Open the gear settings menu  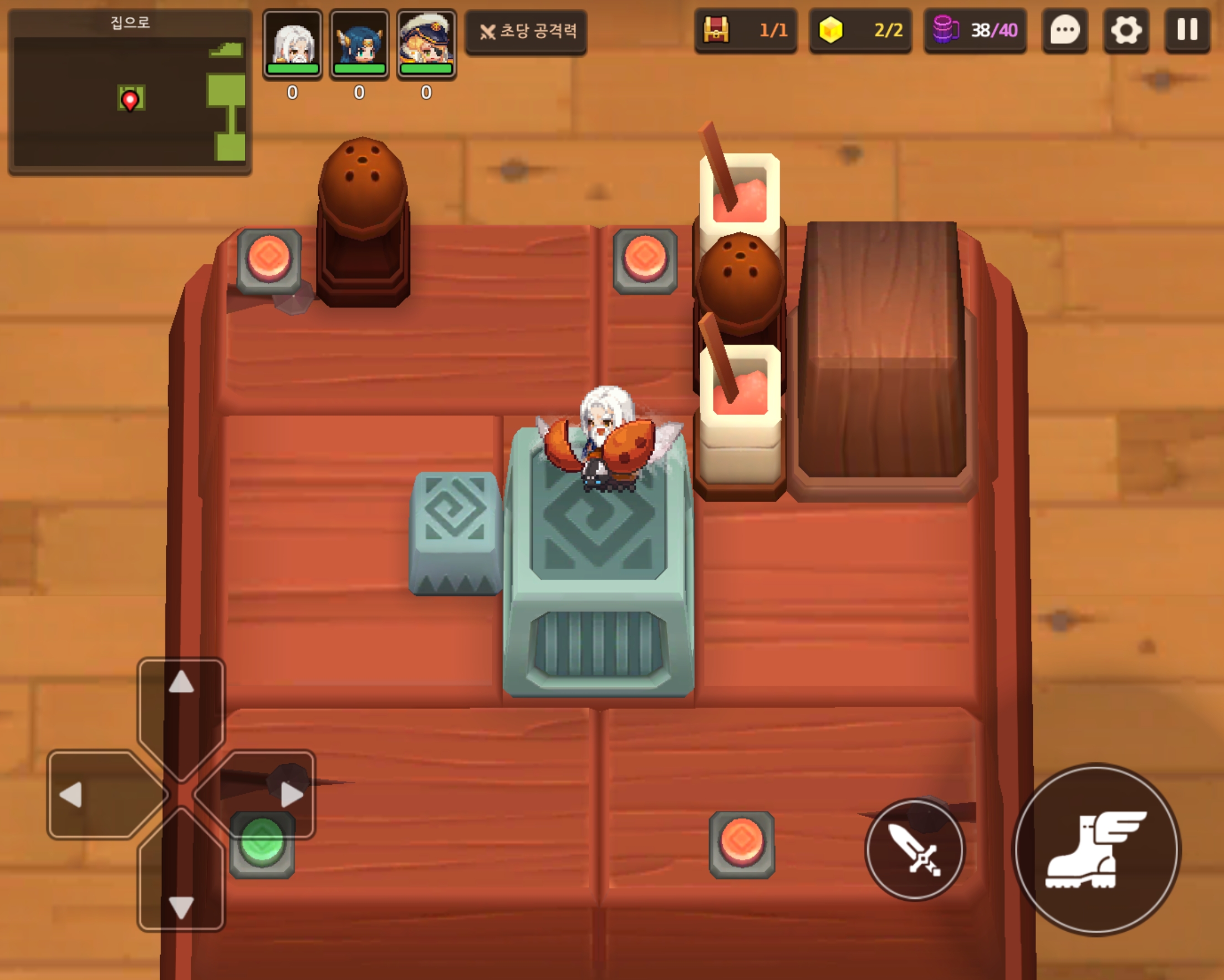click(x=1126, y=30)
